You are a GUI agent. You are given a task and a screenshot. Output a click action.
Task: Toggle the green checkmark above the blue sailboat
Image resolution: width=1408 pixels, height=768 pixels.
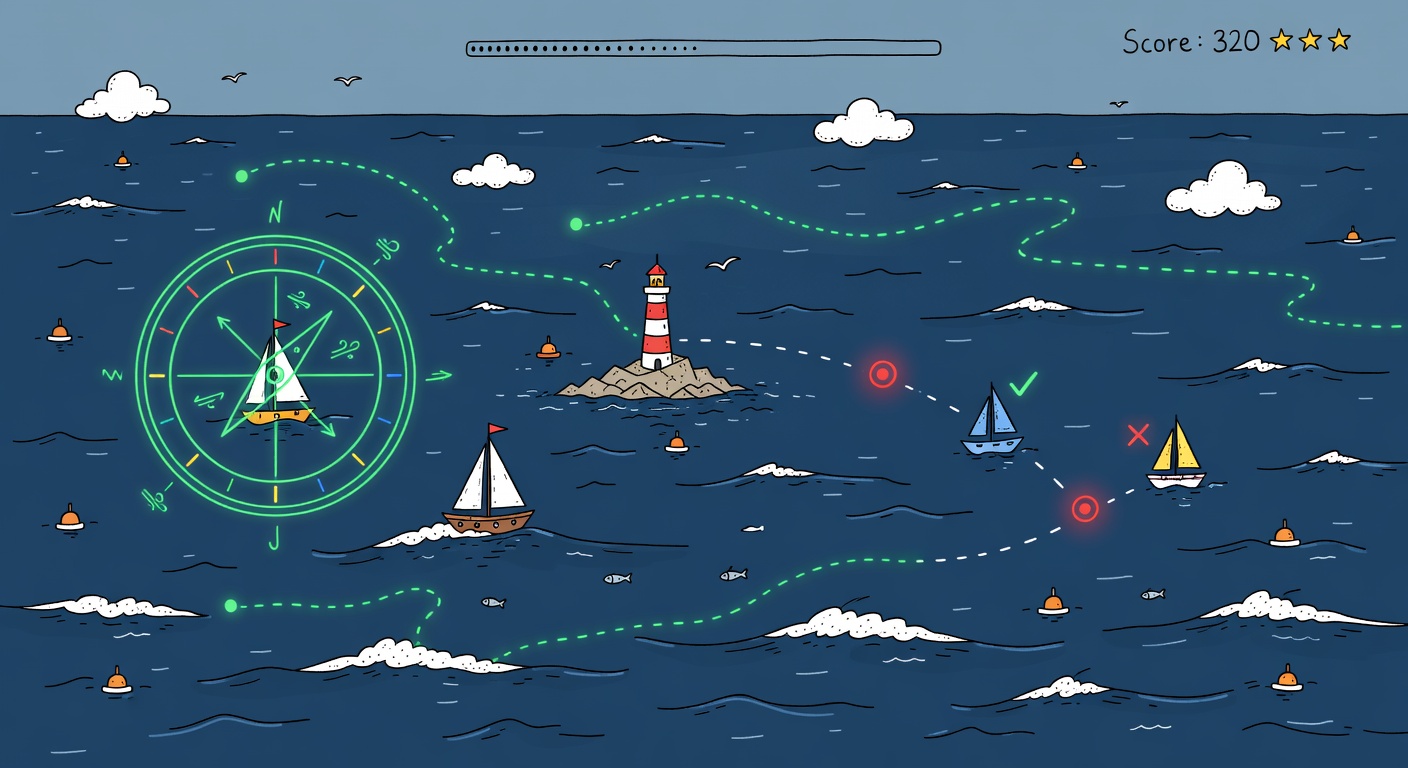(x=1022, y=383)
